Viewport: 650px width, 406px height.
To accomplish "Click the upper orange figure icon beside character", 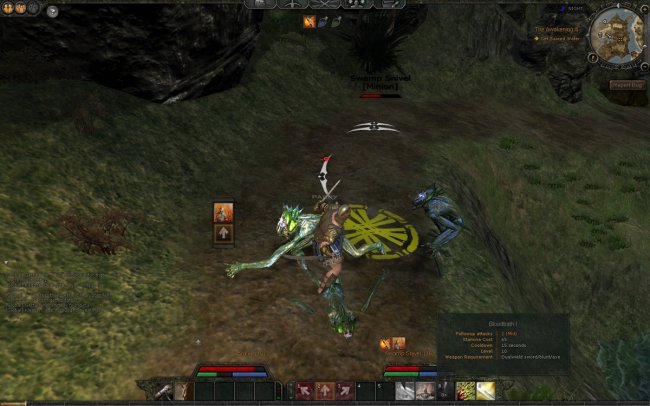I will (224, 212).
